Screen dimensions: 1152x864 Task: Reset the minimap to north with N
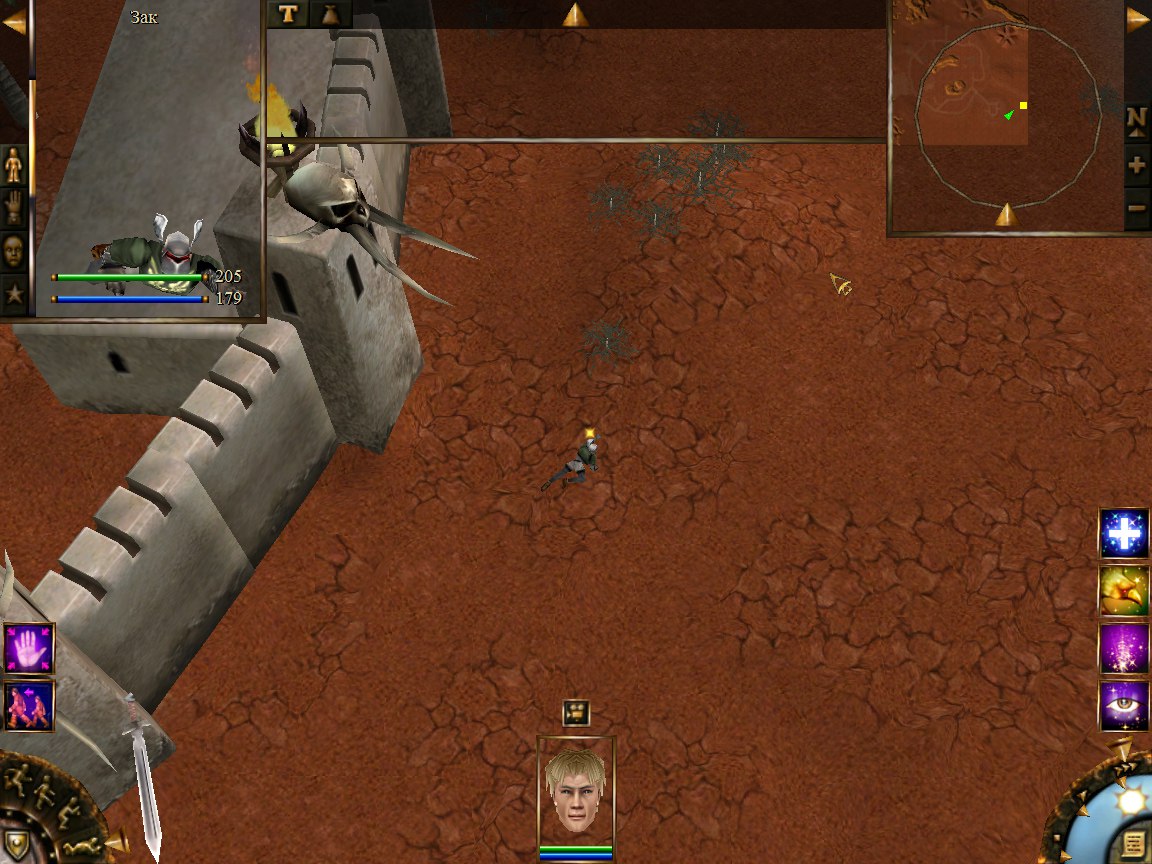pyautogui.click(x=1137, y=119)
